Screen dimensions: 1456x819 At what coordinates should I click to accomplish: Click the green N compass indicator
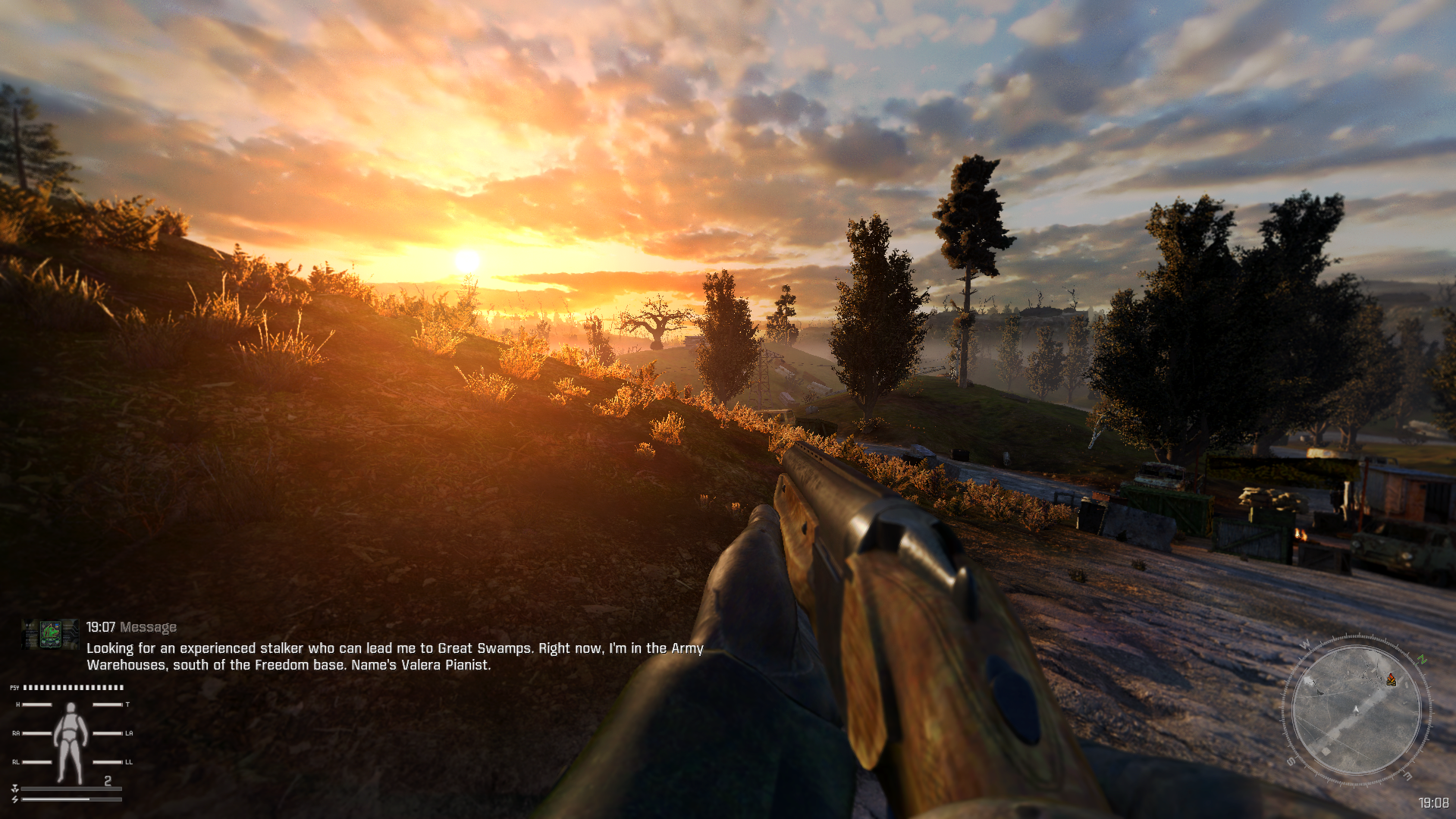click(1420, 660)
